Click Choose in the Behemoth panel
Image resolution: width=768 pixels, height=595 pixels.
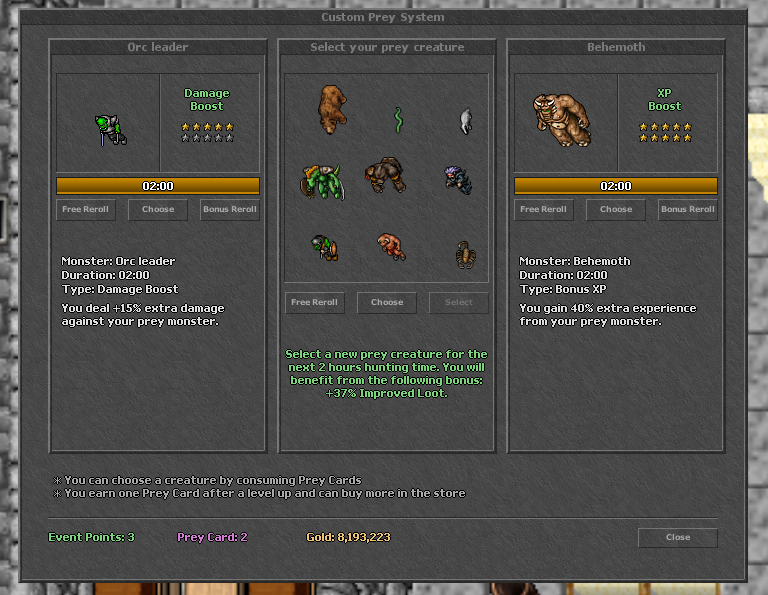point(616,209)
